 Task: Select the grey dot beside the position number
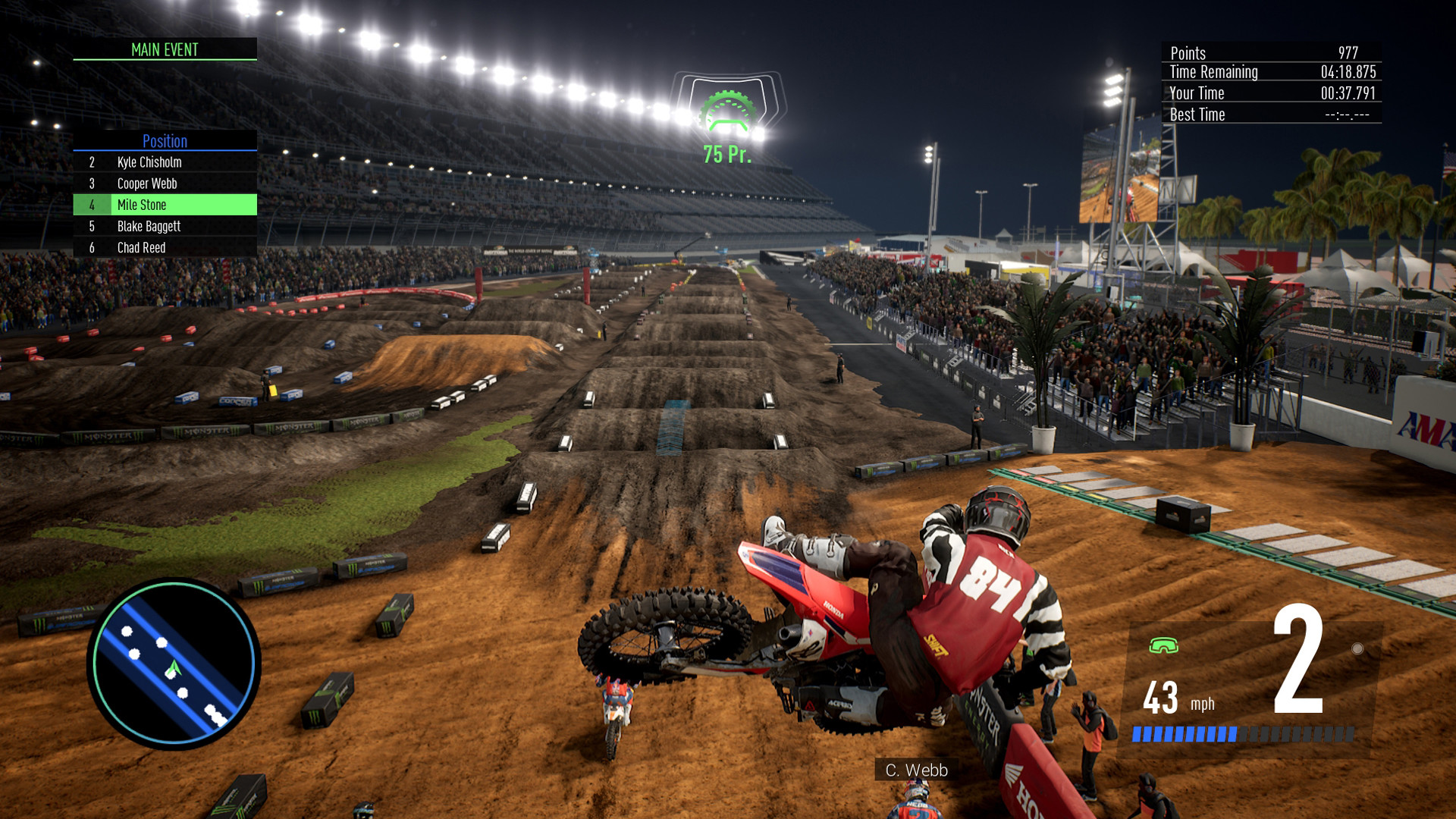(x=1357, y=648)
